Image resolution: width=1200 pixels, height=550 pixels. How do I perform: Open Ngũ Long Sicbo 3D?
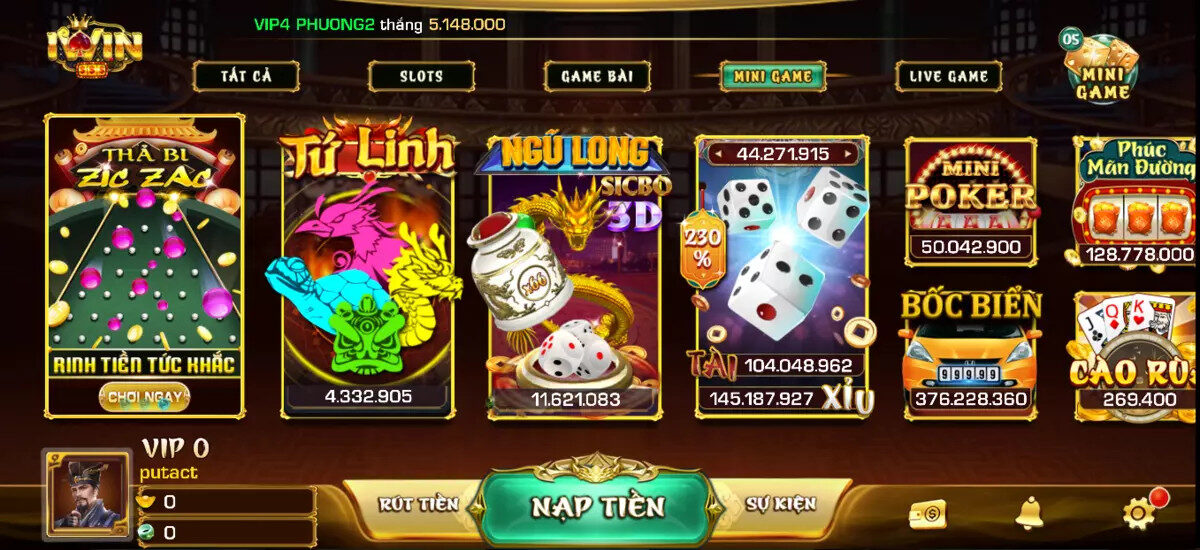tap(574, 280)
